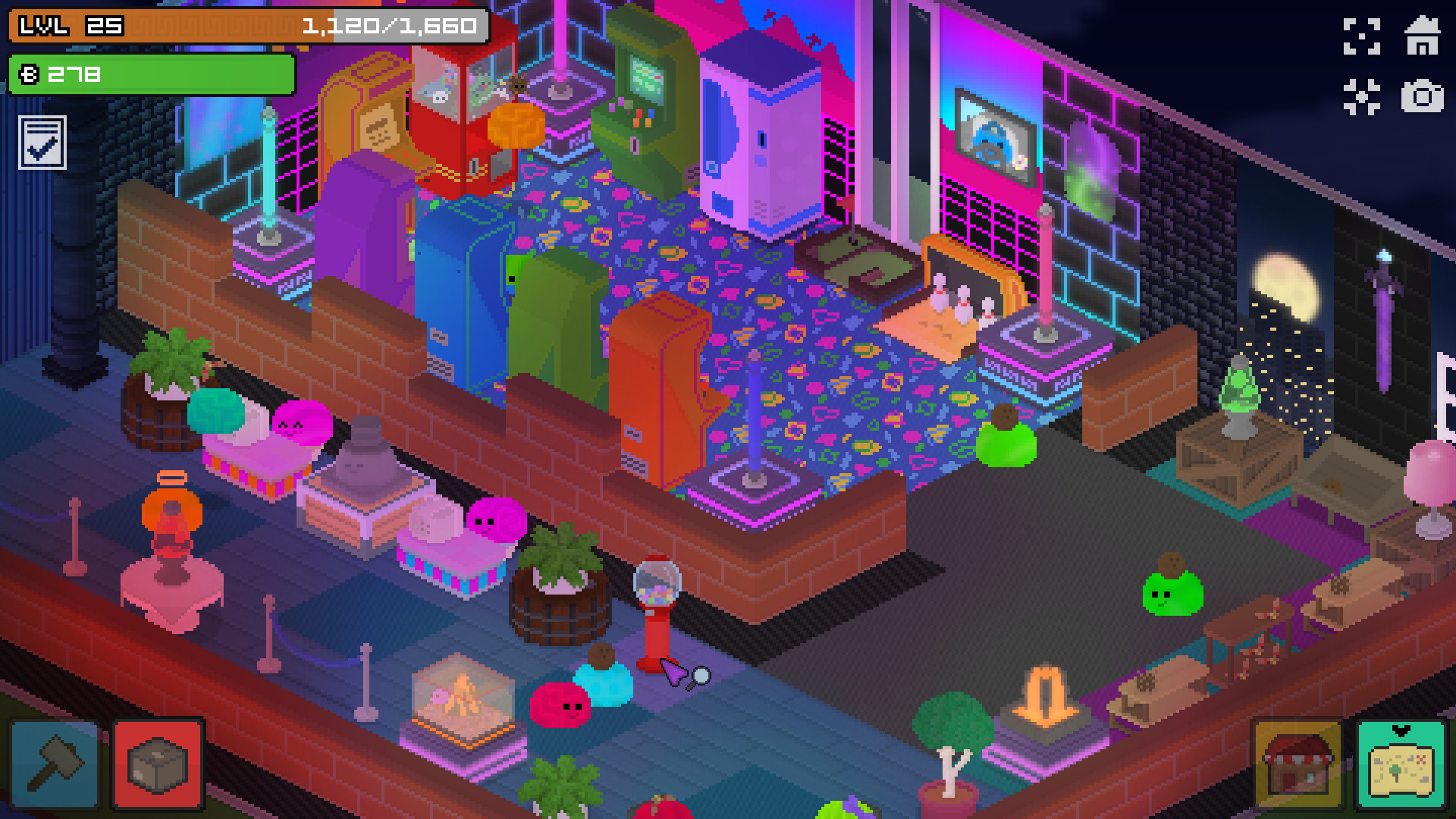Open the shop with the red awning icon
This screenshot has height=819, width=1456.
(x=1298, y=766)
